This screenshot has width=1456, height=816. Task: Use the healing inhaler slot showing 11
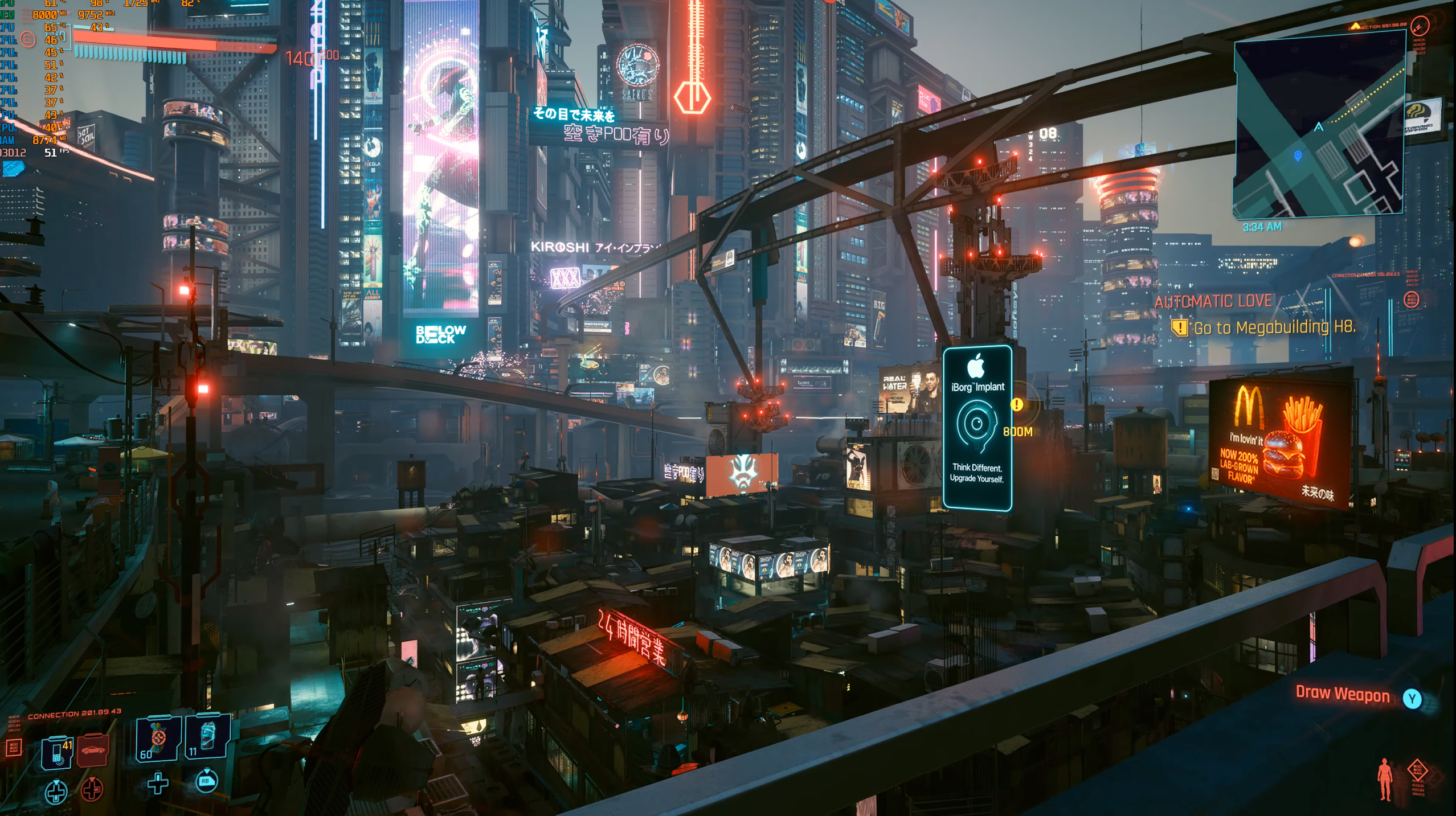[207, 738]
